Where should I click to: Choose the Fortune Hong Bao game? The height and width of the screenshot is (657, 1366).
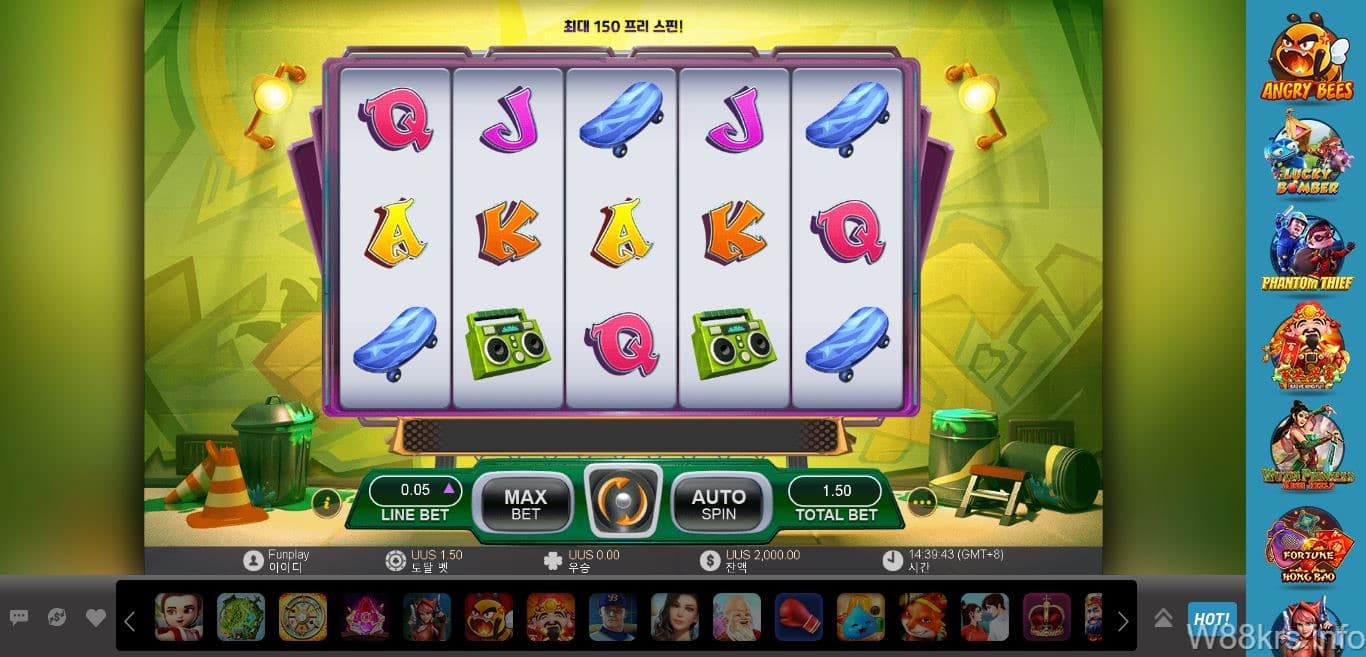point(1306,547)
